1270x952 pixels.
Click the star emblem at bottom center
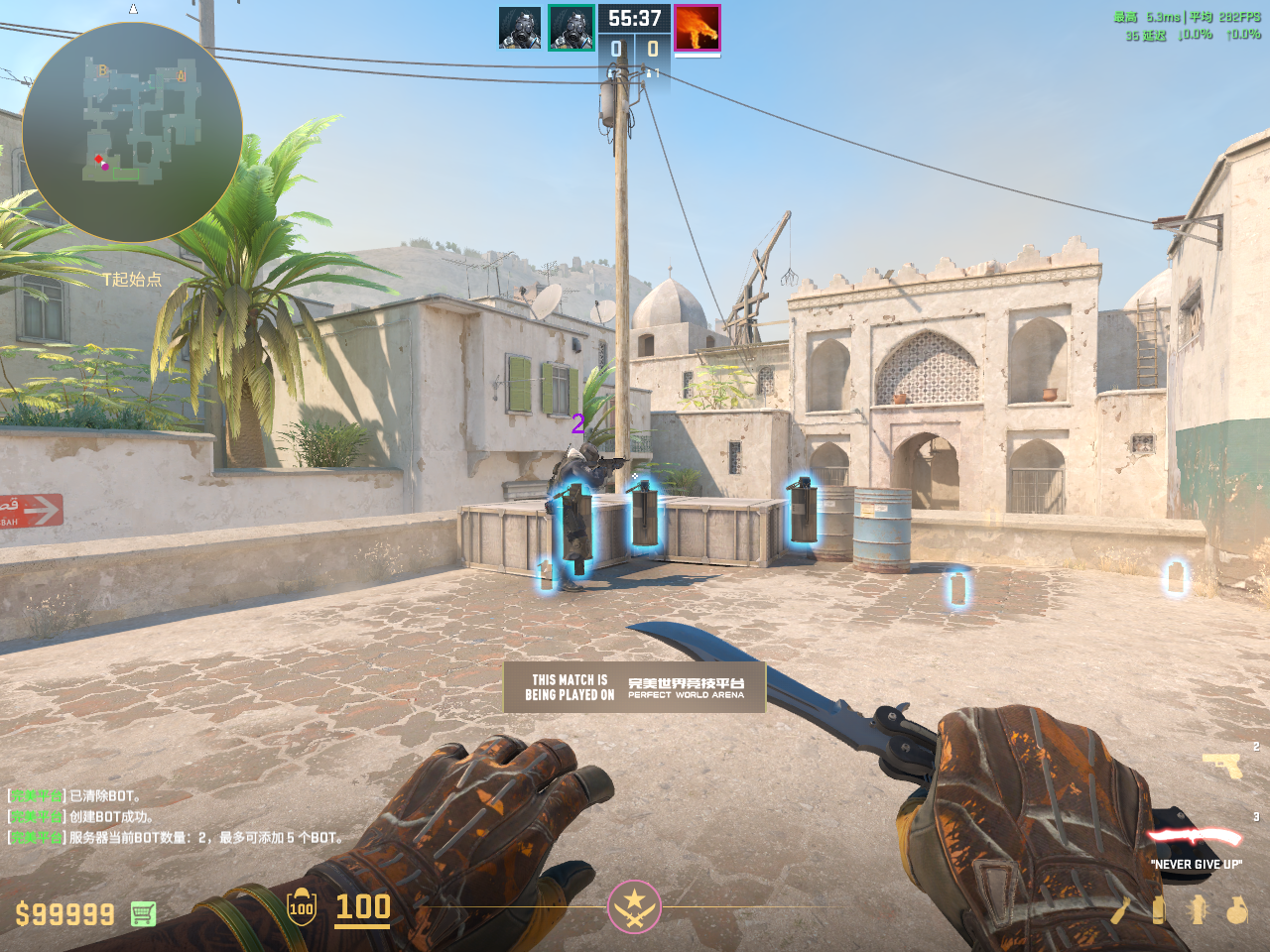(x=634, y=906)
